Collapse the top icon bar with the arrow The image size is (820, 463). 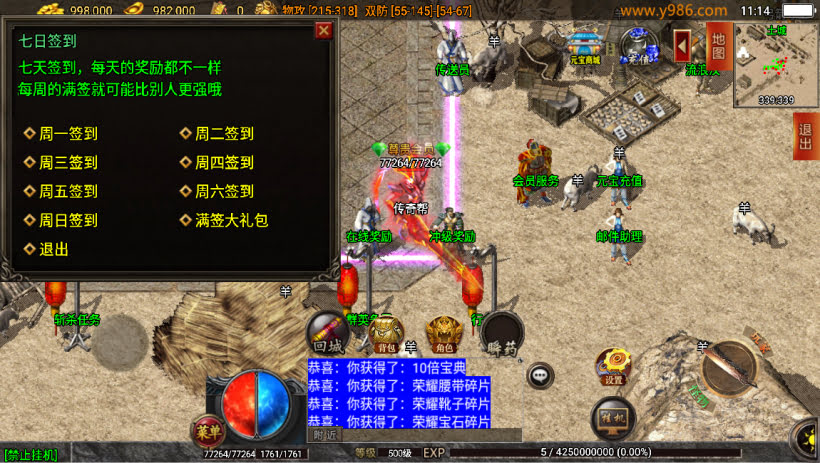684,45
